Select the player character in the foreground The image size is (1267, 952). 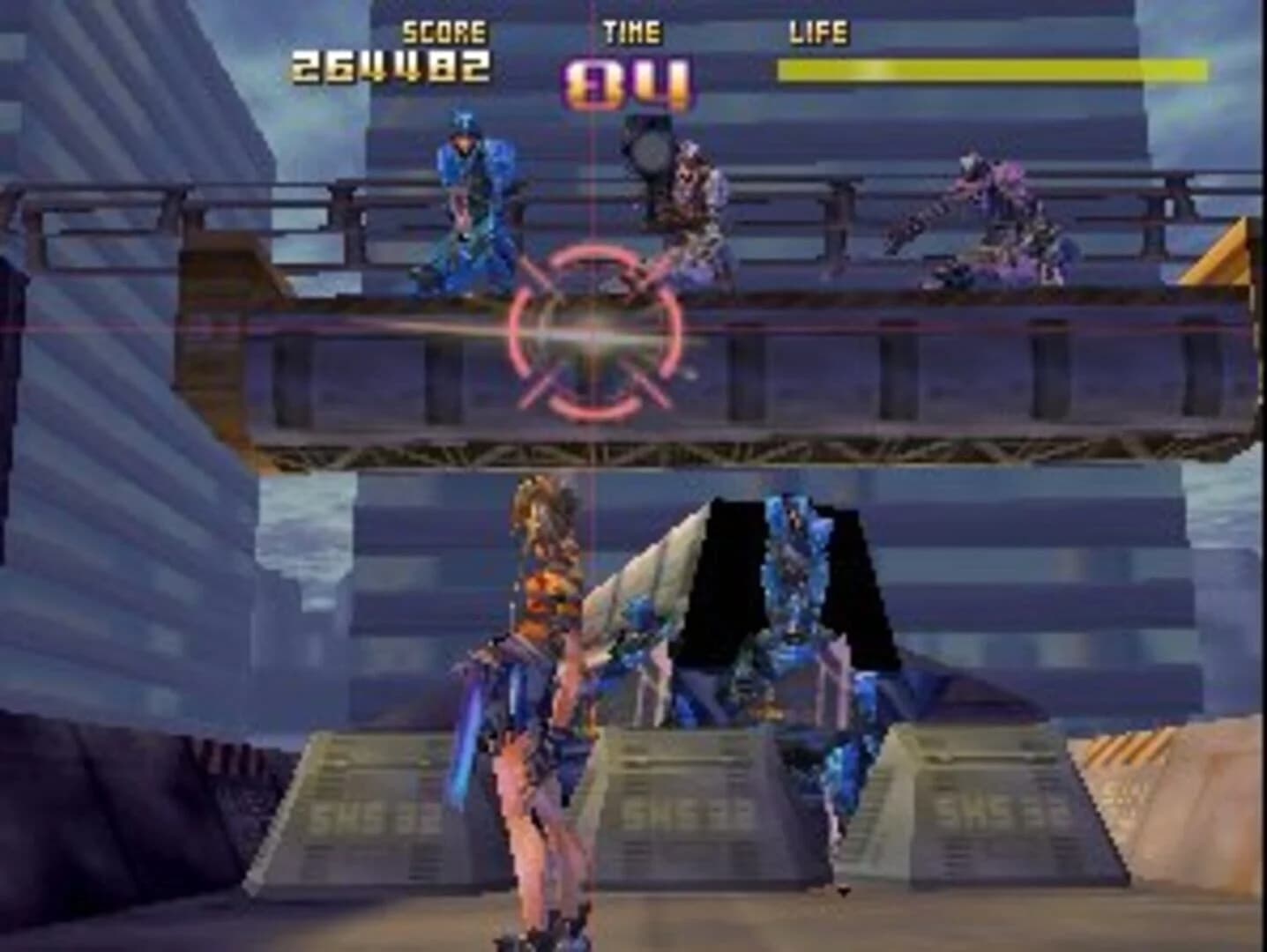[538, 705]
